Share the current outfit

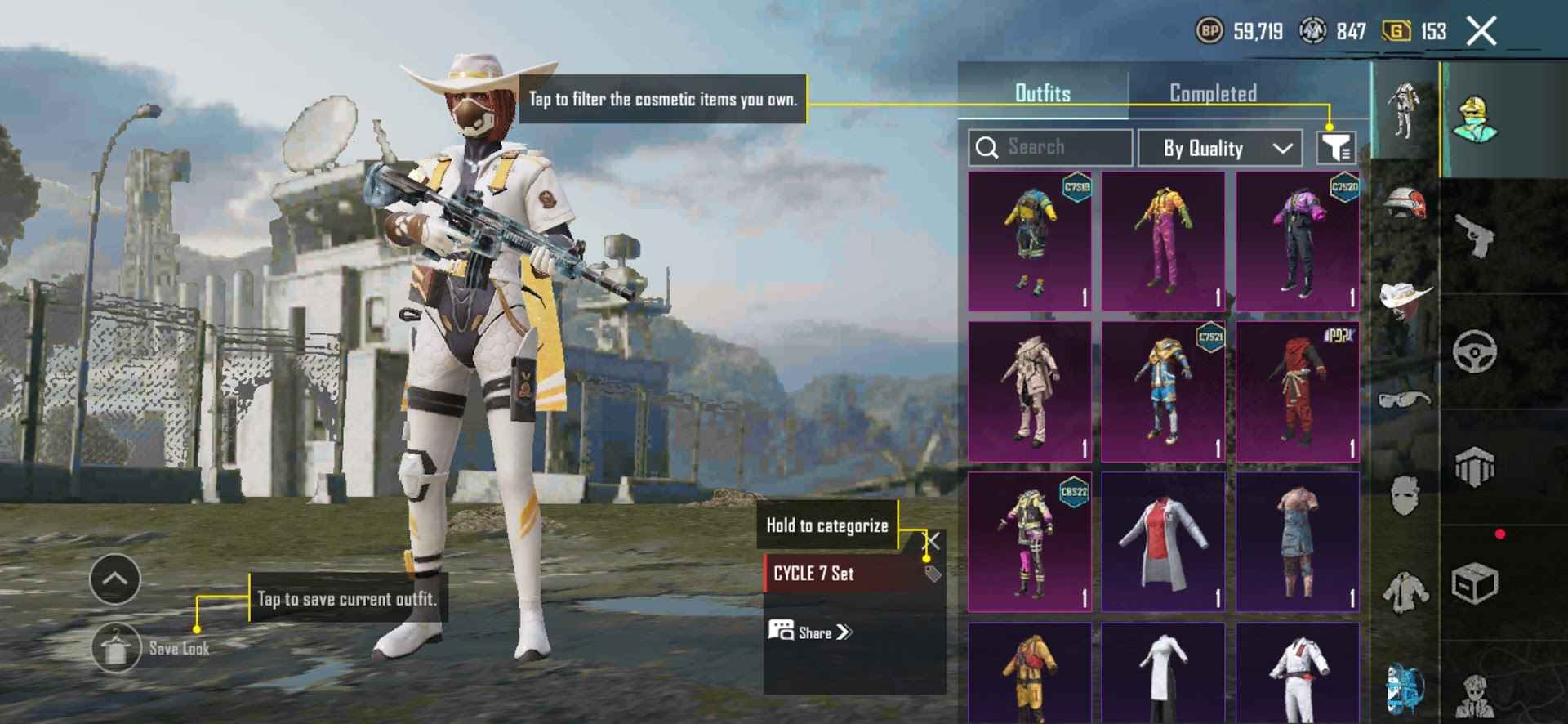pyautogui.click(x=810, y=632)
